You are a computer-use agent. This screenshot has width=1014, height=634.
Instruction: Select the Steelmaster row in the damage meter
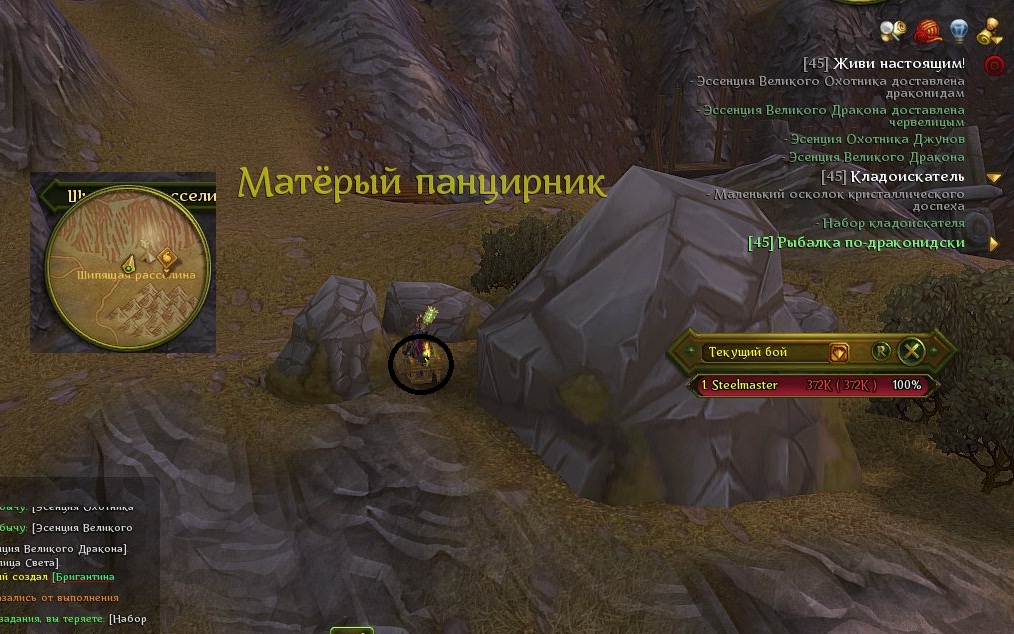[x=808, y=385]
